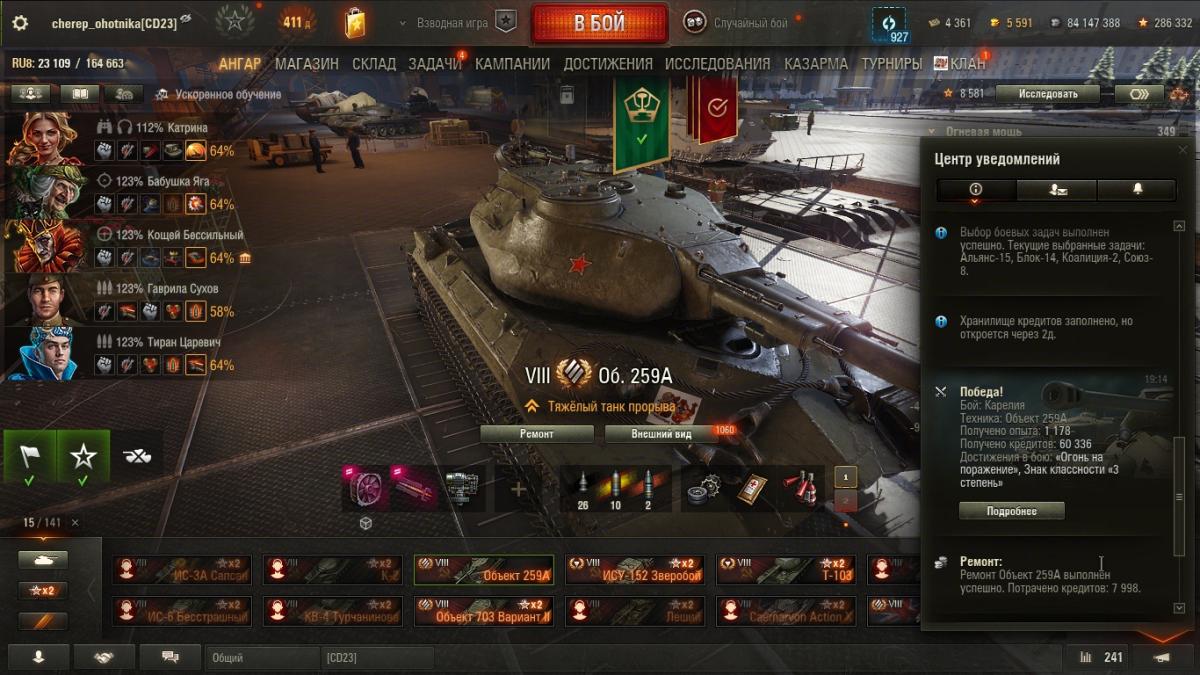Switch to the СКЛАД depot tab
This screenshot has width=1200, height=675.
point(373,64)
